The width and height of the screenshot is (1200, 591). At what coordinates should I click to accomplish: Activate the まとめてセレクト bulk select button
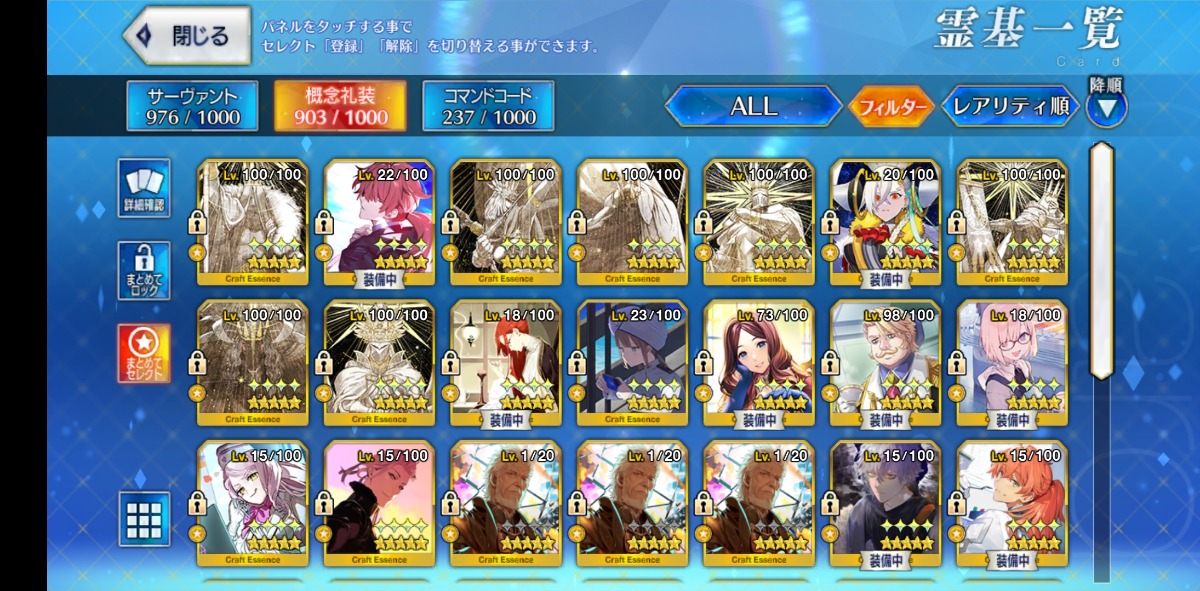tap(144, 352)
